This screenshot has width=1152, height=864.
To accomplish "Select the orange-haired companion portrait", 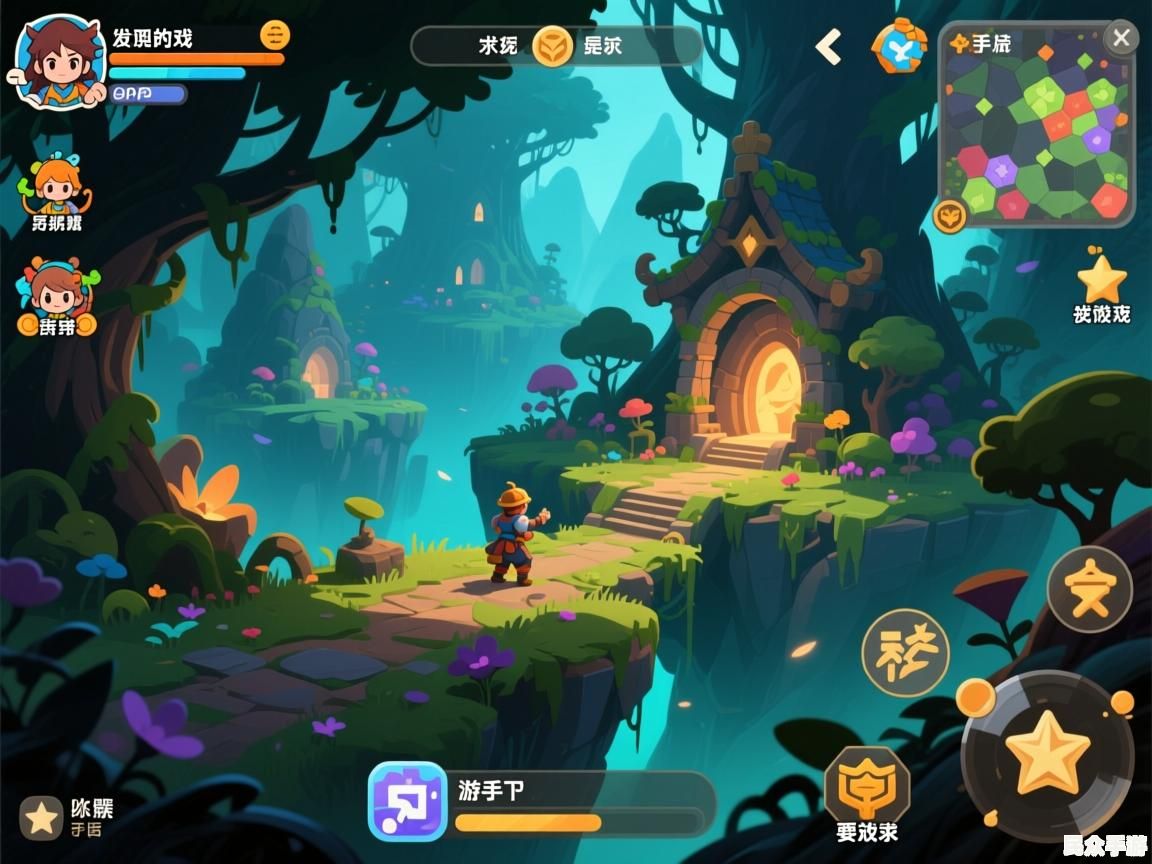I will [56, 189].
